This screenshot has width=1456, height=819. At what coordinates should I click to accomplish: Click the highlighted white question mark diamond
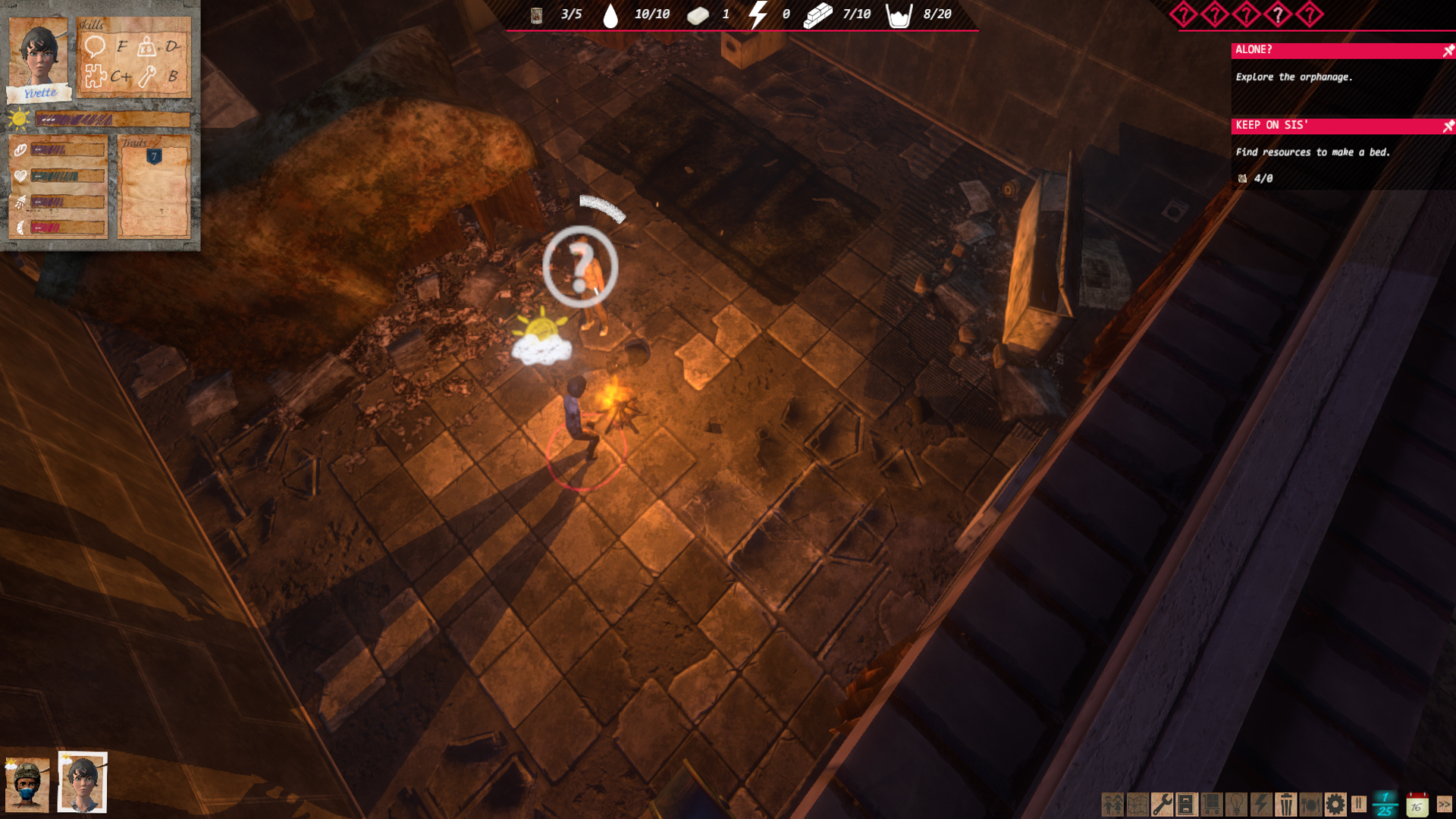(x=1279, y=14)
